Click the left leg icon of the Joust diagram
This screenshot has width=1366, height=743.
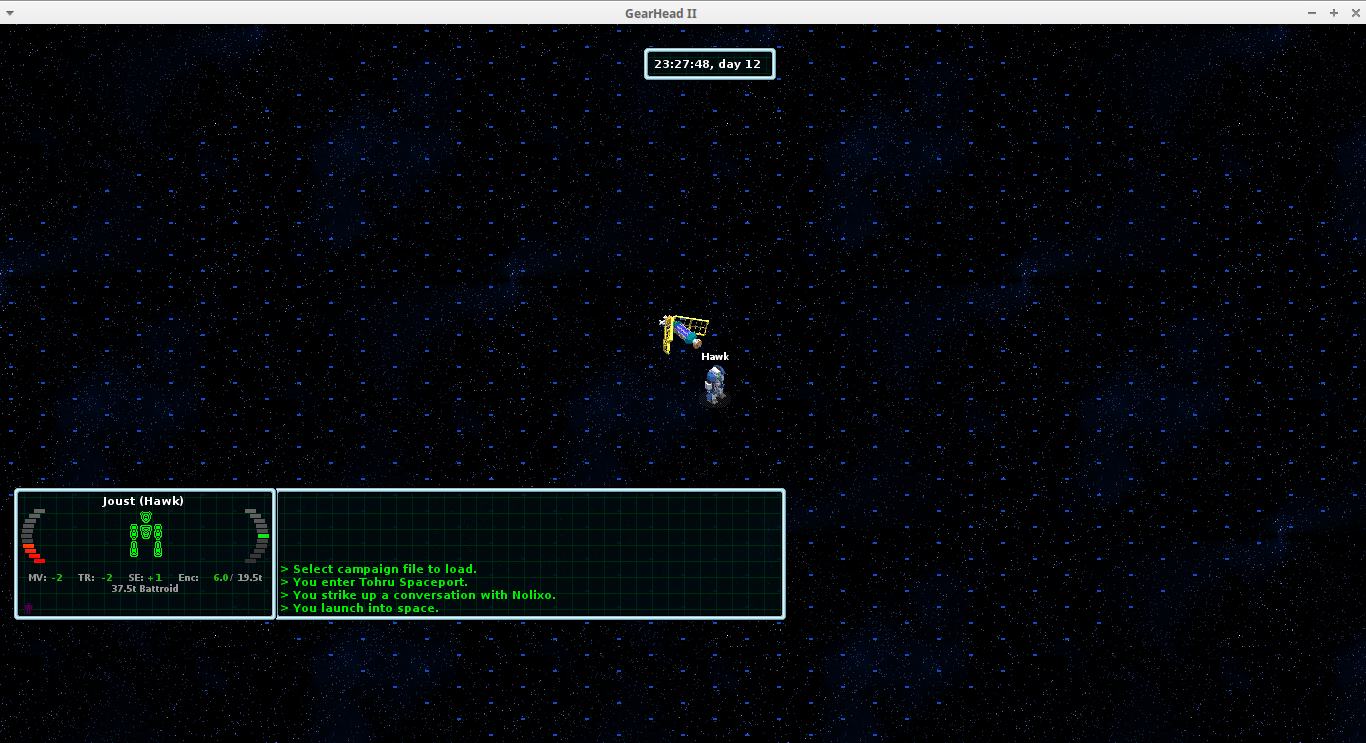coord(133,549)
